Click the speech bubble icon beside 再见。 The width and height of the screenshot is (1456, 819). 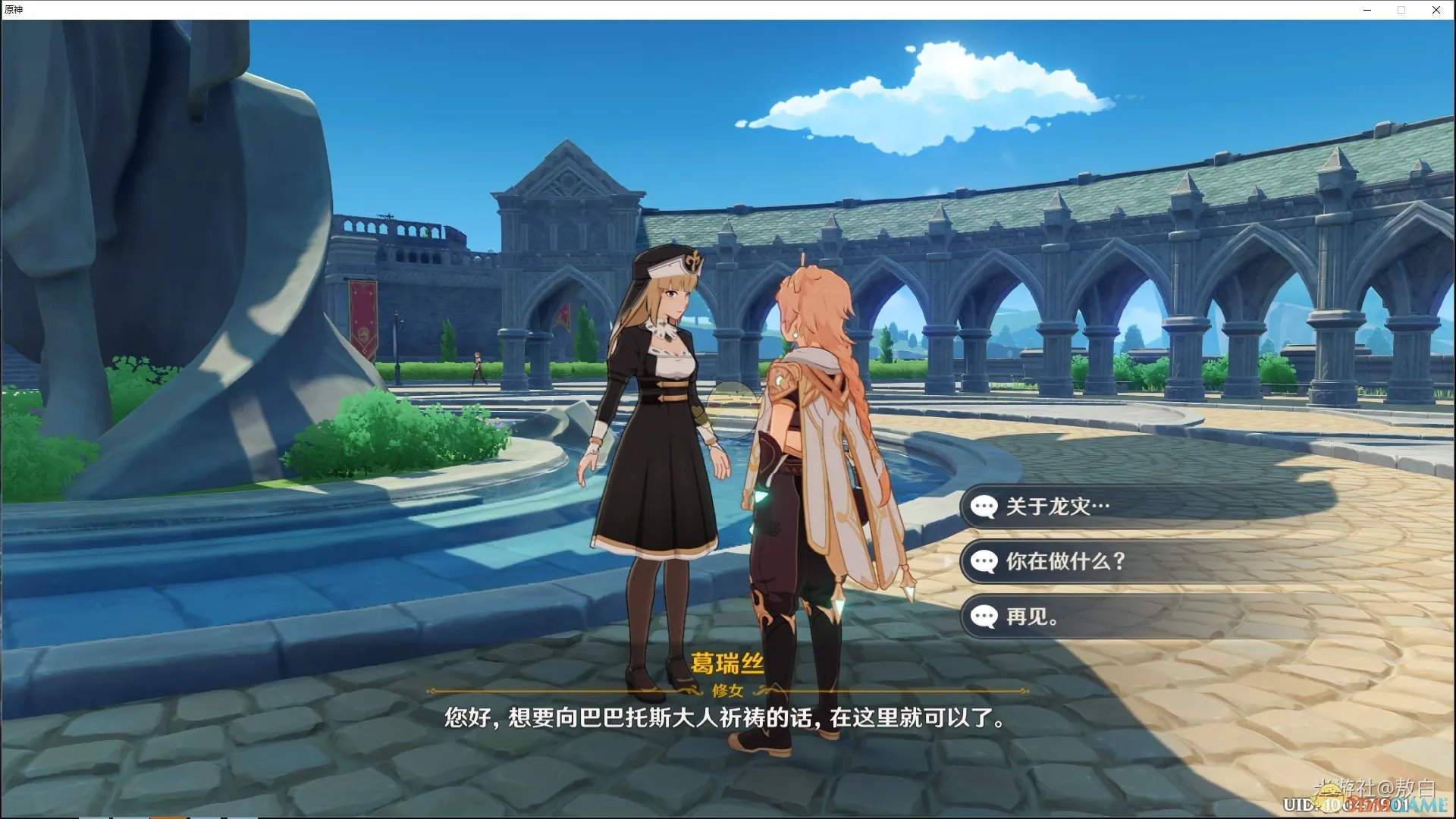pyautogui.click(x=984, y=617)
